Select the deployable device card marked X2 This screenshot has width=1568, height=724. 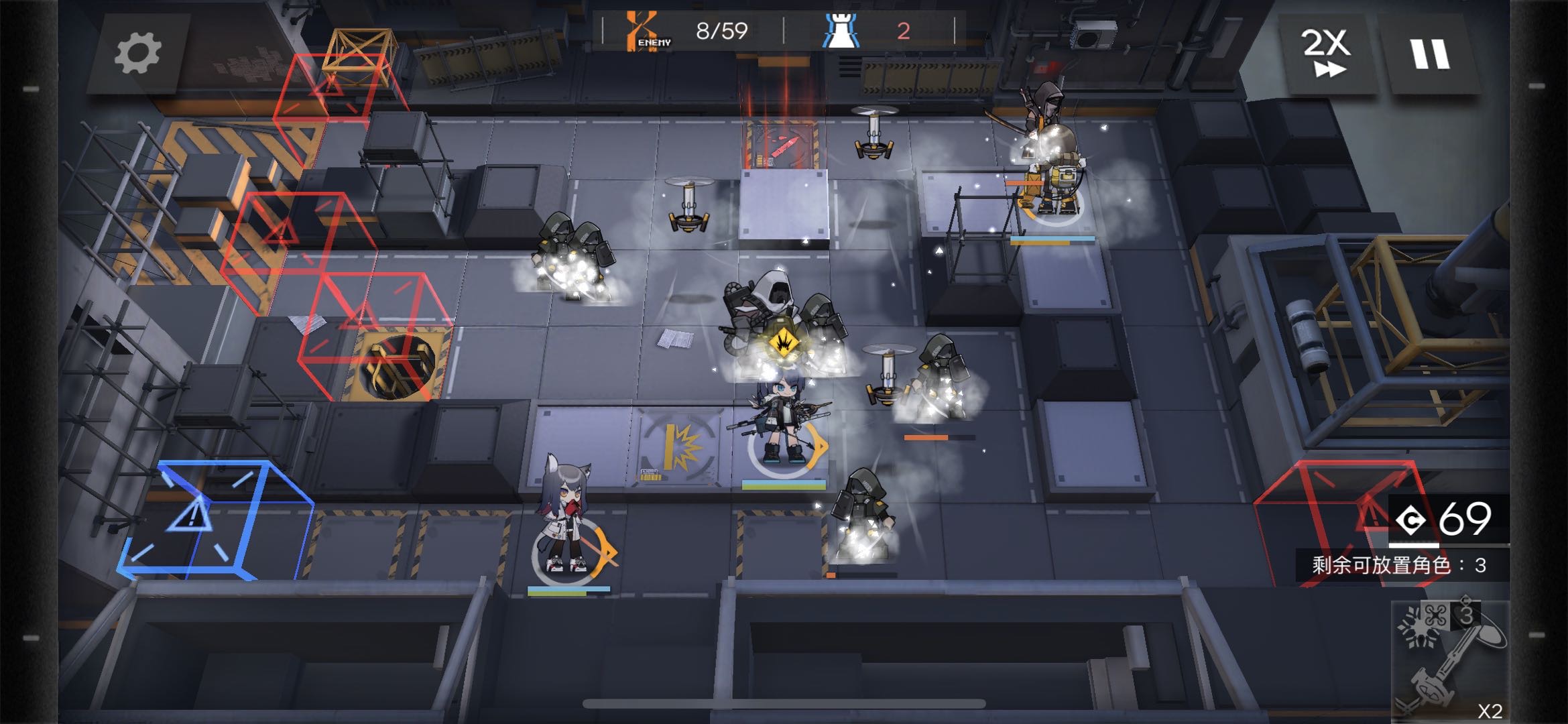point(1450,661)
